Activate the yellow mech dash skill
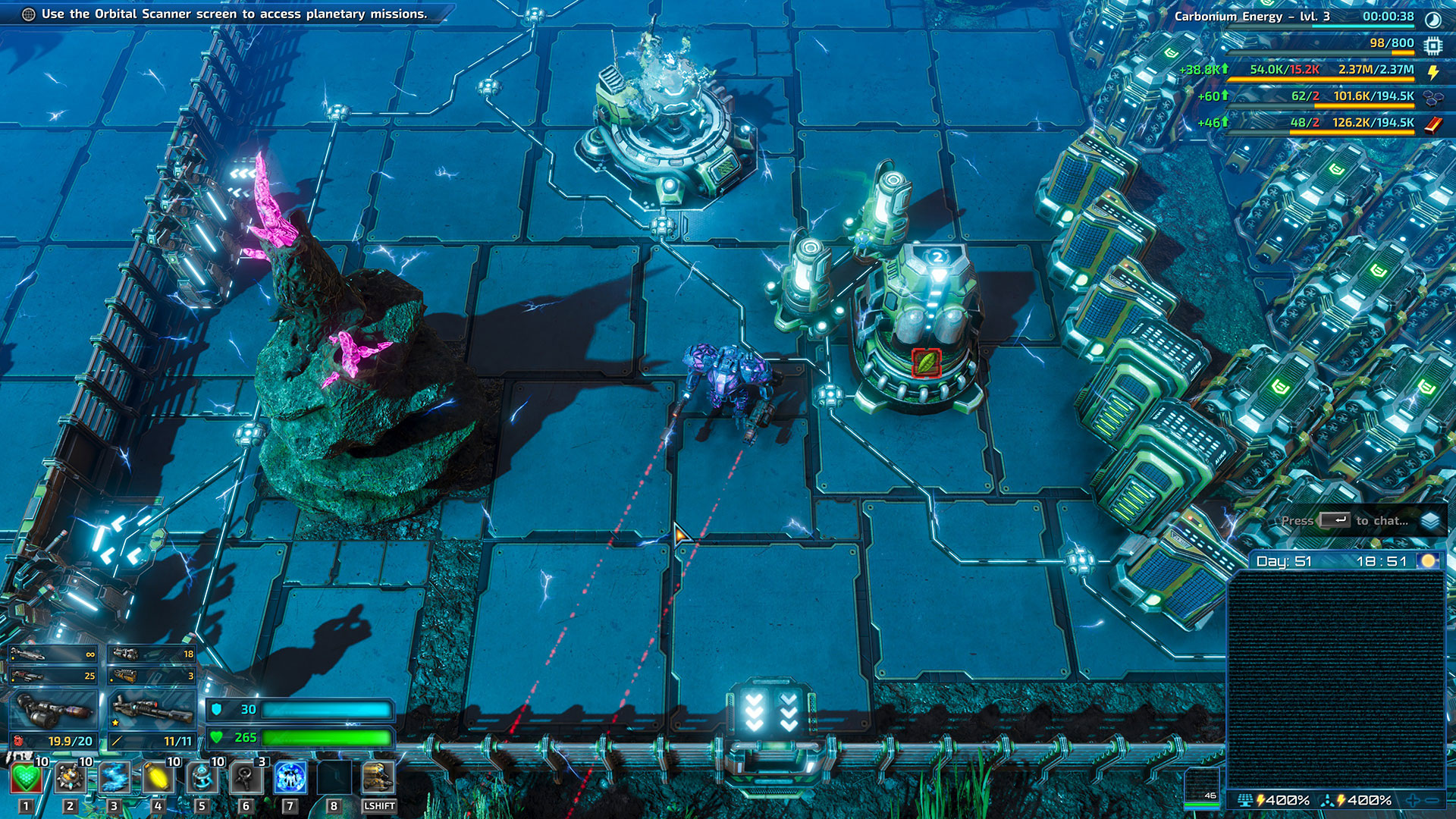The height and width of the screenshot is (819, 1456). point(378,779)
